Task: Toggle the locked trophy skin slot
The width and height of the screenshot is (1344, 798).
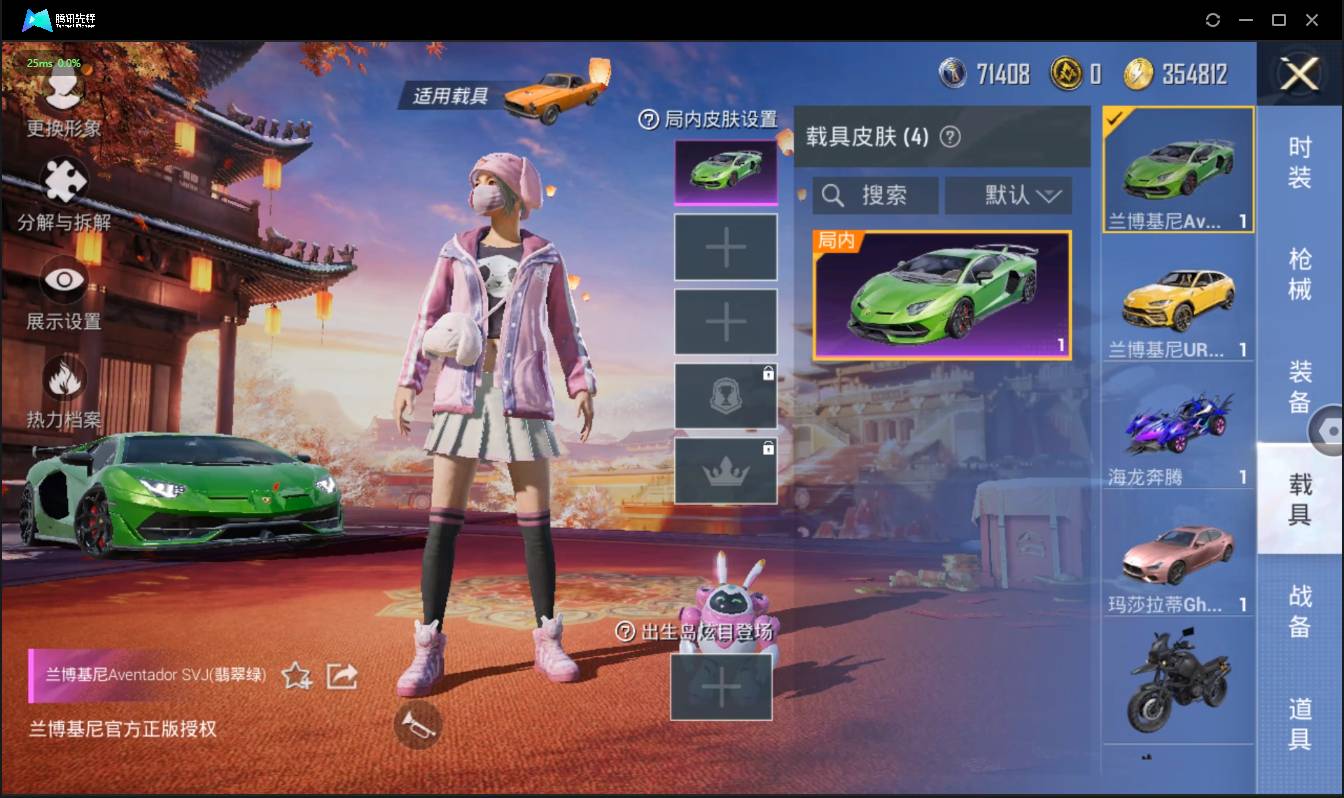Action: click(x=726, y=395)
